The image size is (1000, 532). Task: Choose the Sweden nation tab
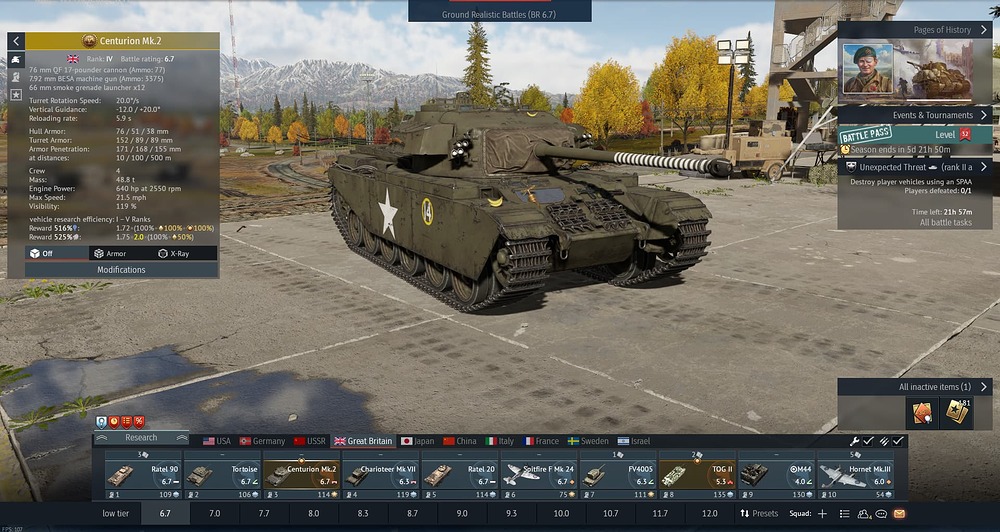pyautogui.click(x=587, y=441)
